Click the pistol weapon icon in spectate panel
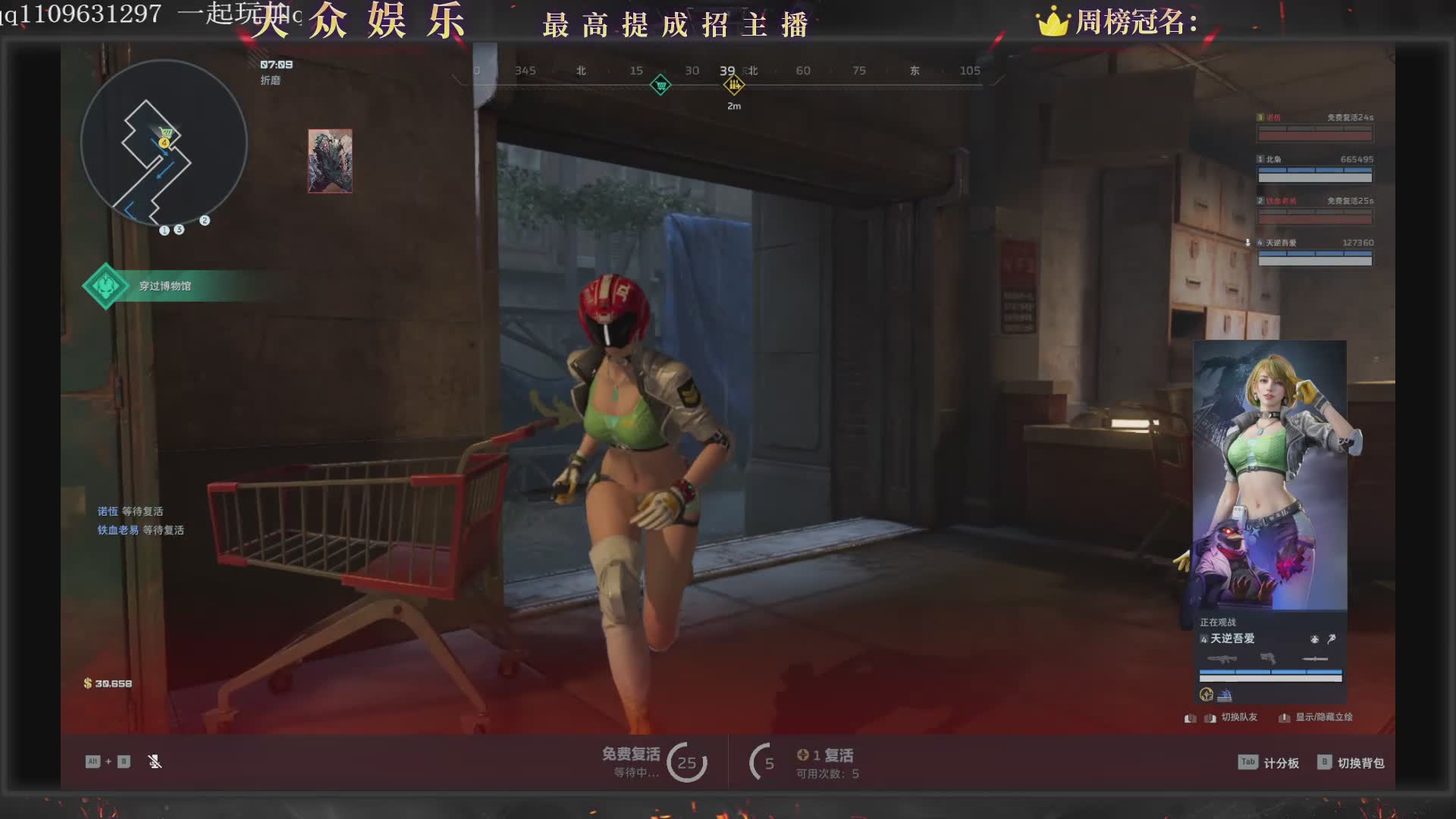Image resolution: width=1456 pixels, height=819 pixels. [1267, 658]
